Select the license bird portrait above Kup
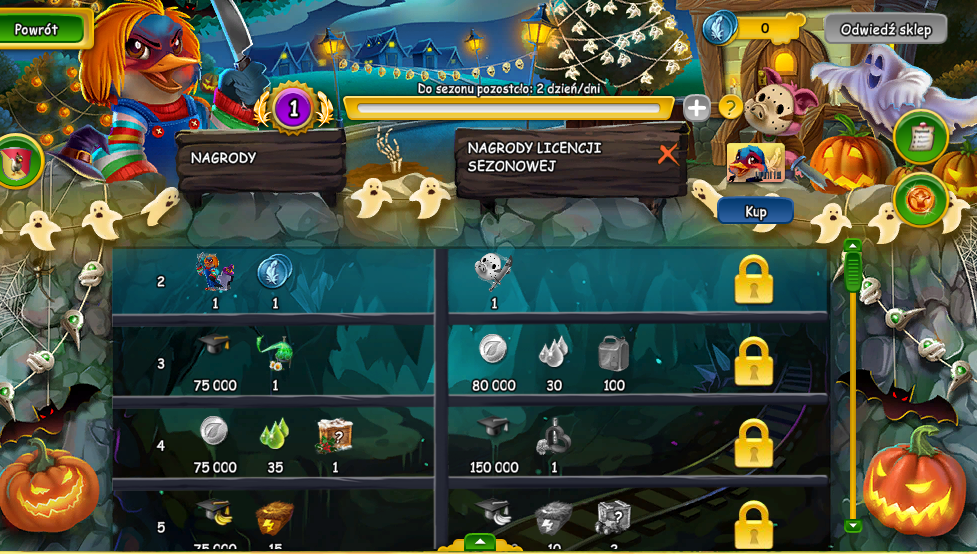This screenshot has width=977, height=554. point(756,163)
